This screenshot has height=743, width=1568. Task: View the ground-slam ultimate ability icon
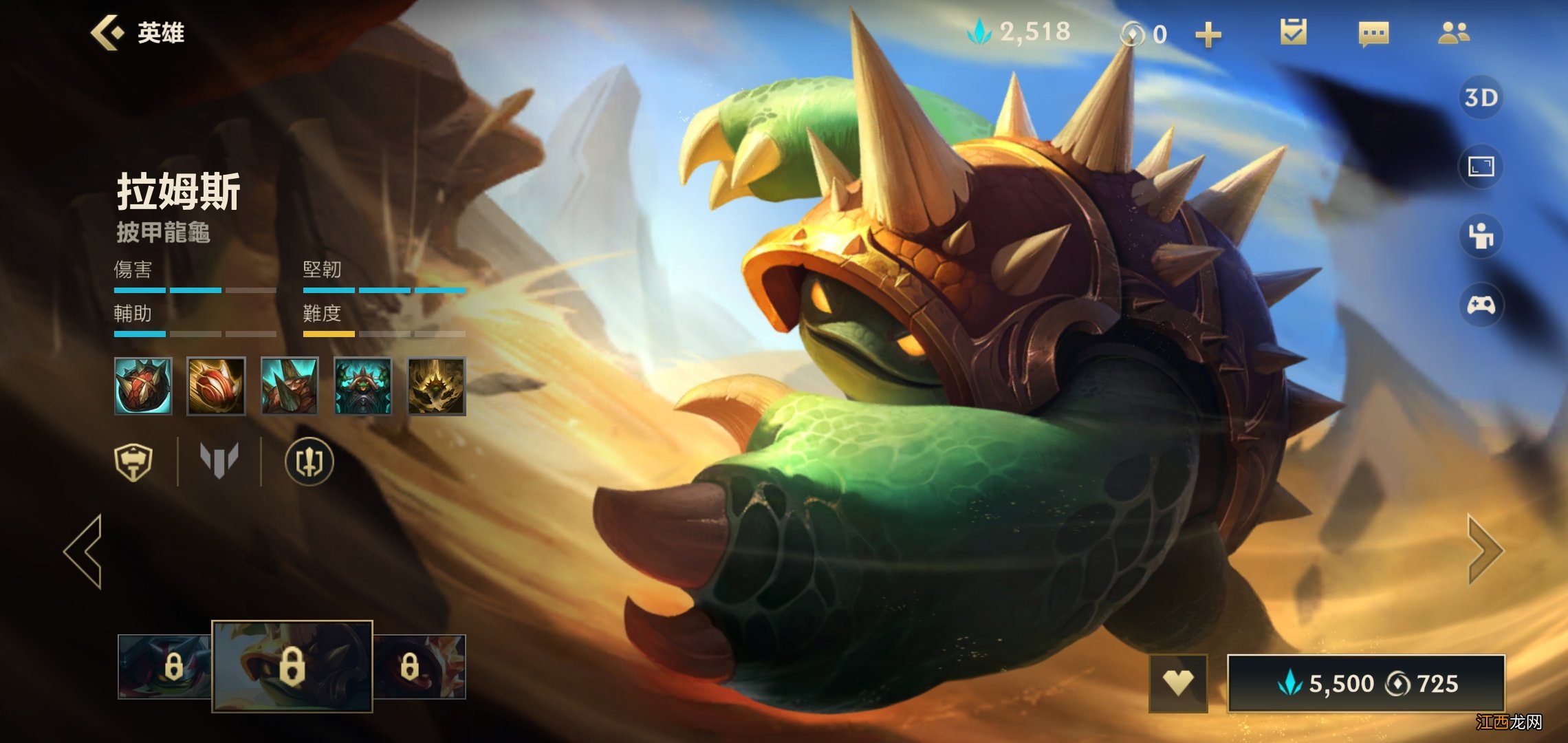(436, 386)
